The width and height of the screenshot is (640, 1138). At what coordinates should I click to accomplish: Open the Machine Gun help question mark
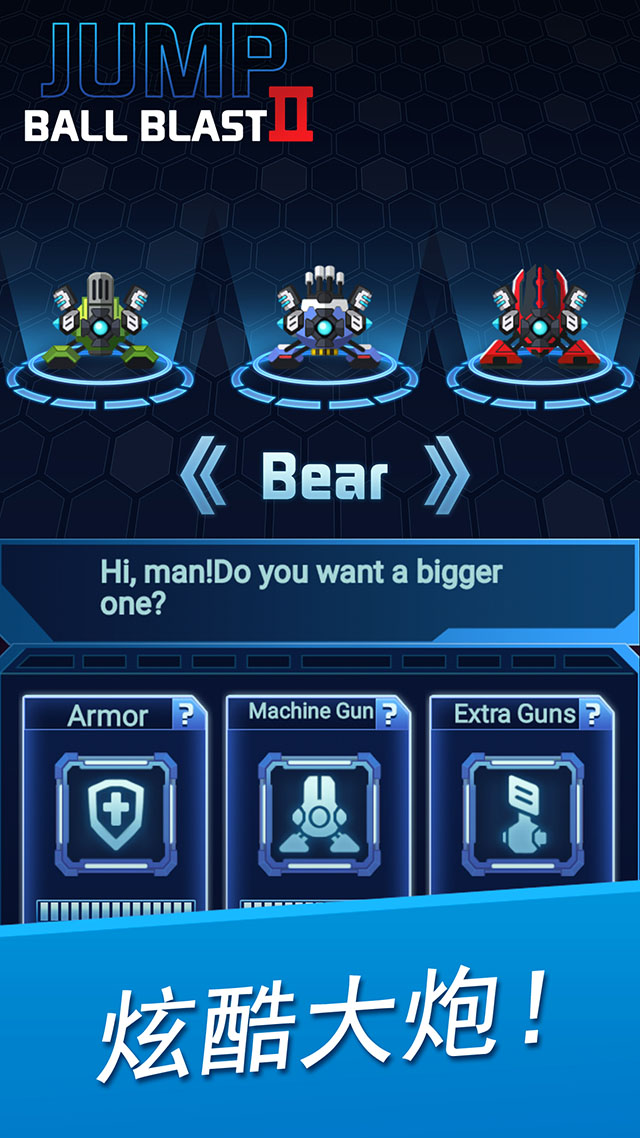pos(390,713)
